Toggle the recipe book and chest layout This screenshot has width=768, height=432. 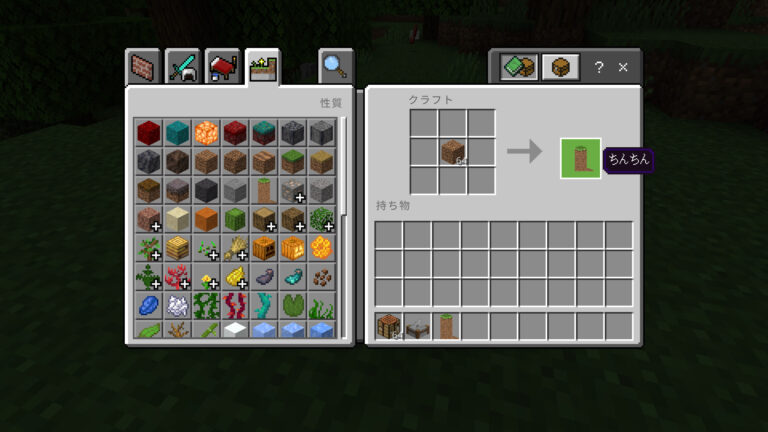519,67
